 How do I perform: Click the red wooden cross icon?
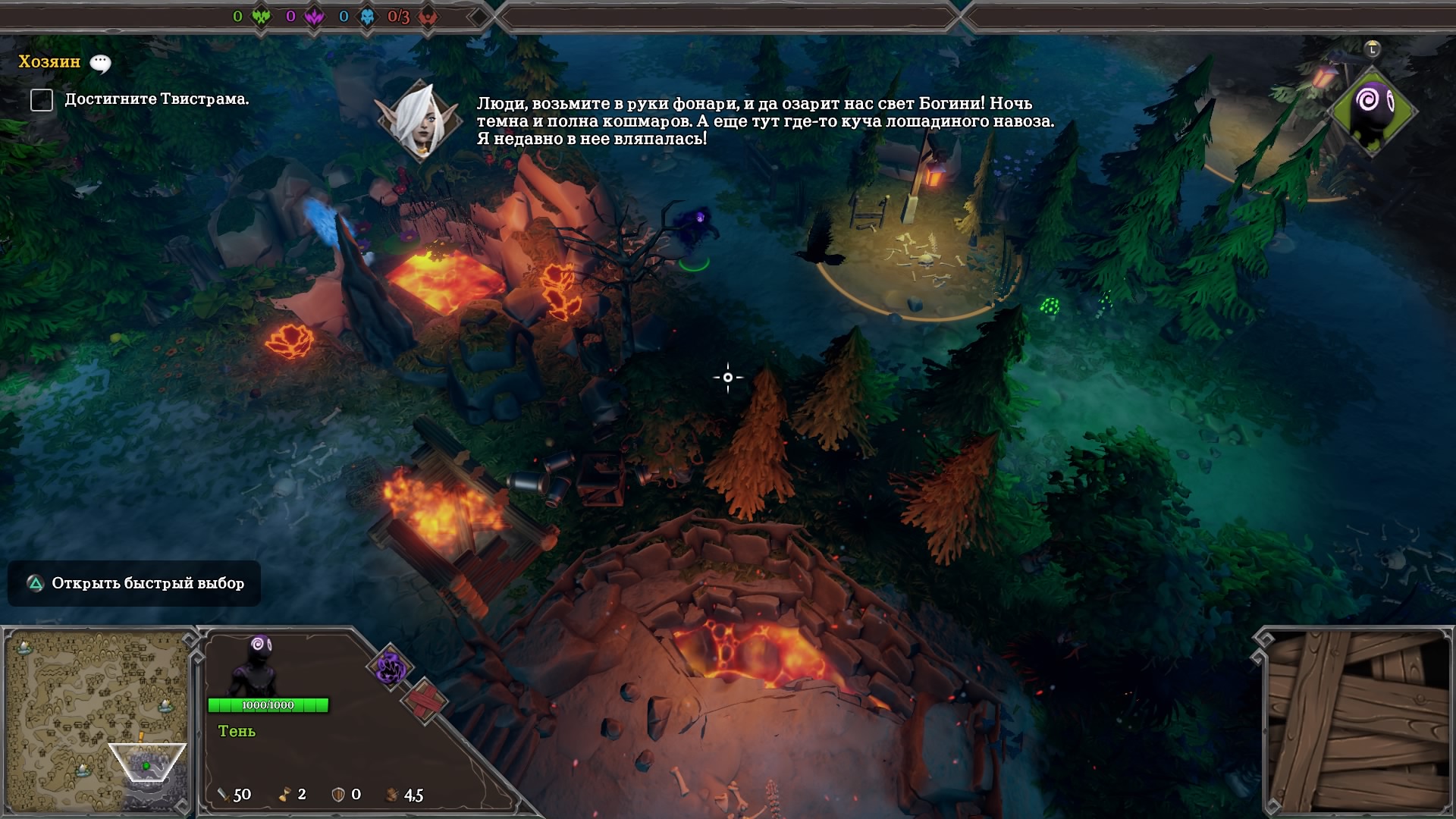coord(424,701)
